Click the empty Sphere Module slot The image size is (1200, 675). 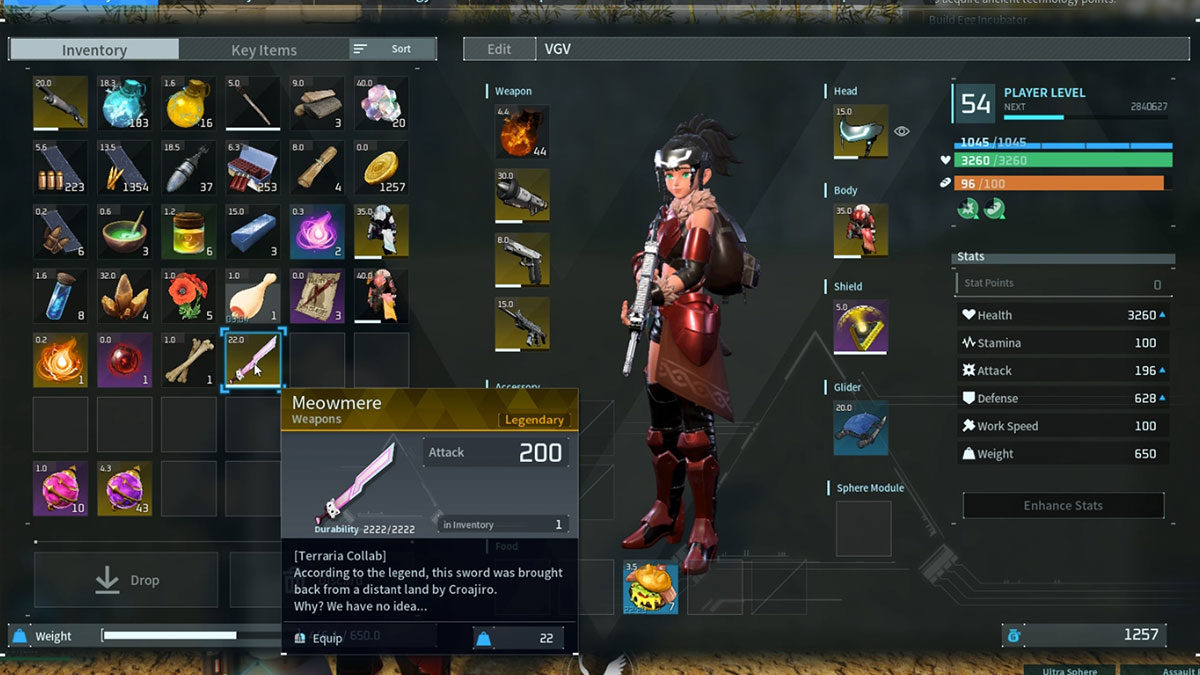pyautogui.click(x=863, y=528)
